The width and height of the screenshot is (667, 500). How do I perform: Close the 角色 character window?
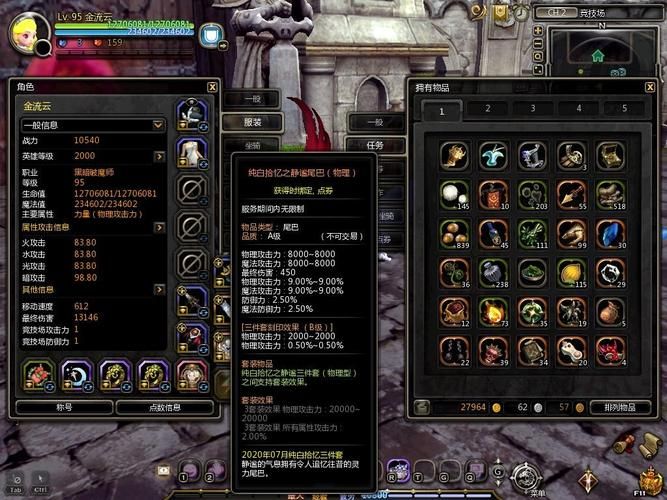pyautogui.click(x=212, y=87)
